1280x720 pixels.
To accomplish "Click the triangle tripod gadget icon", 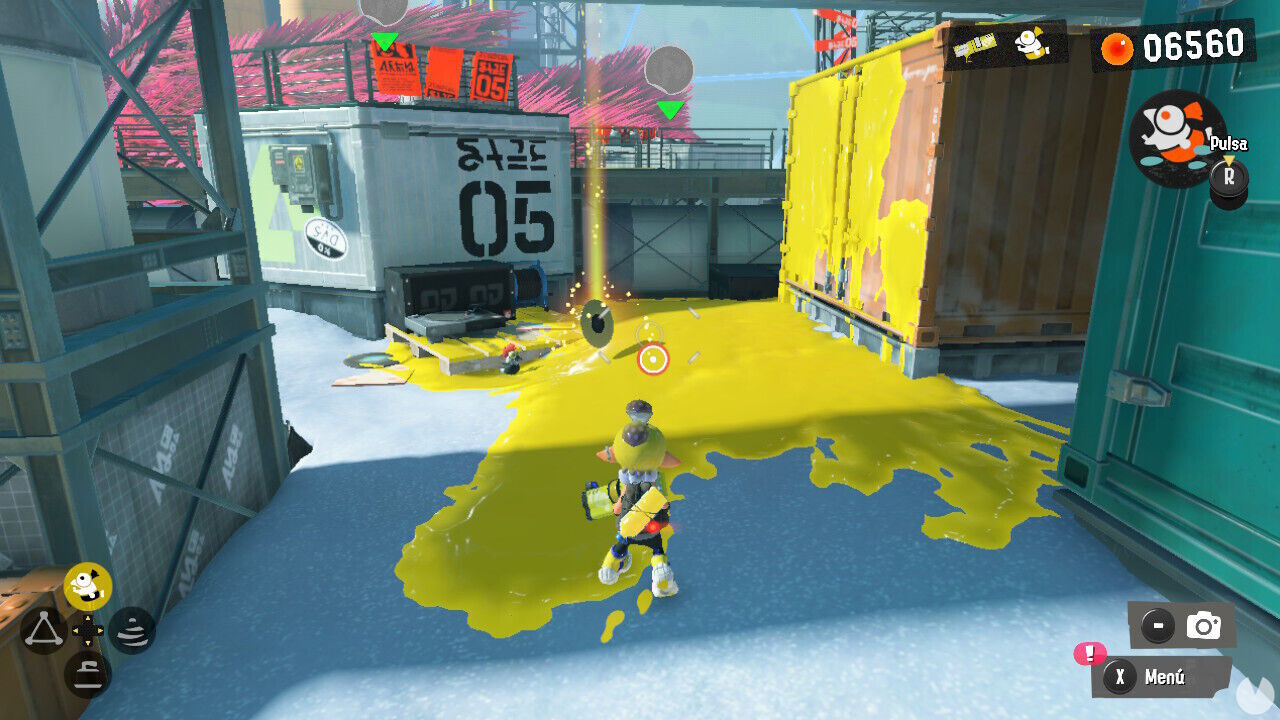I will (42, 630).
